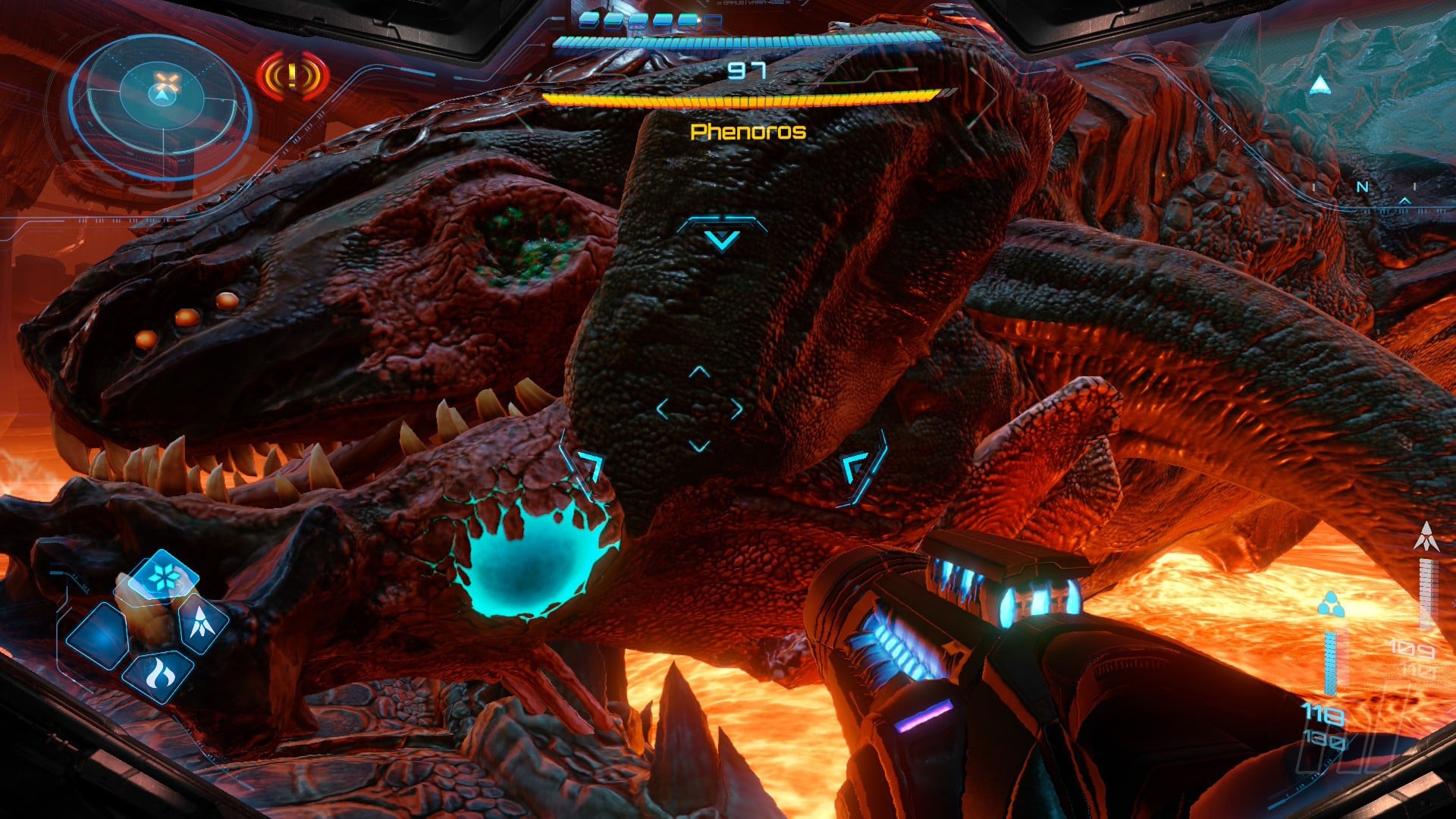This screenshot has width=1456, height=819.
Task: Select the glowing triangle objective marker
Action: pyautogui.click(x=1320, y=85)
